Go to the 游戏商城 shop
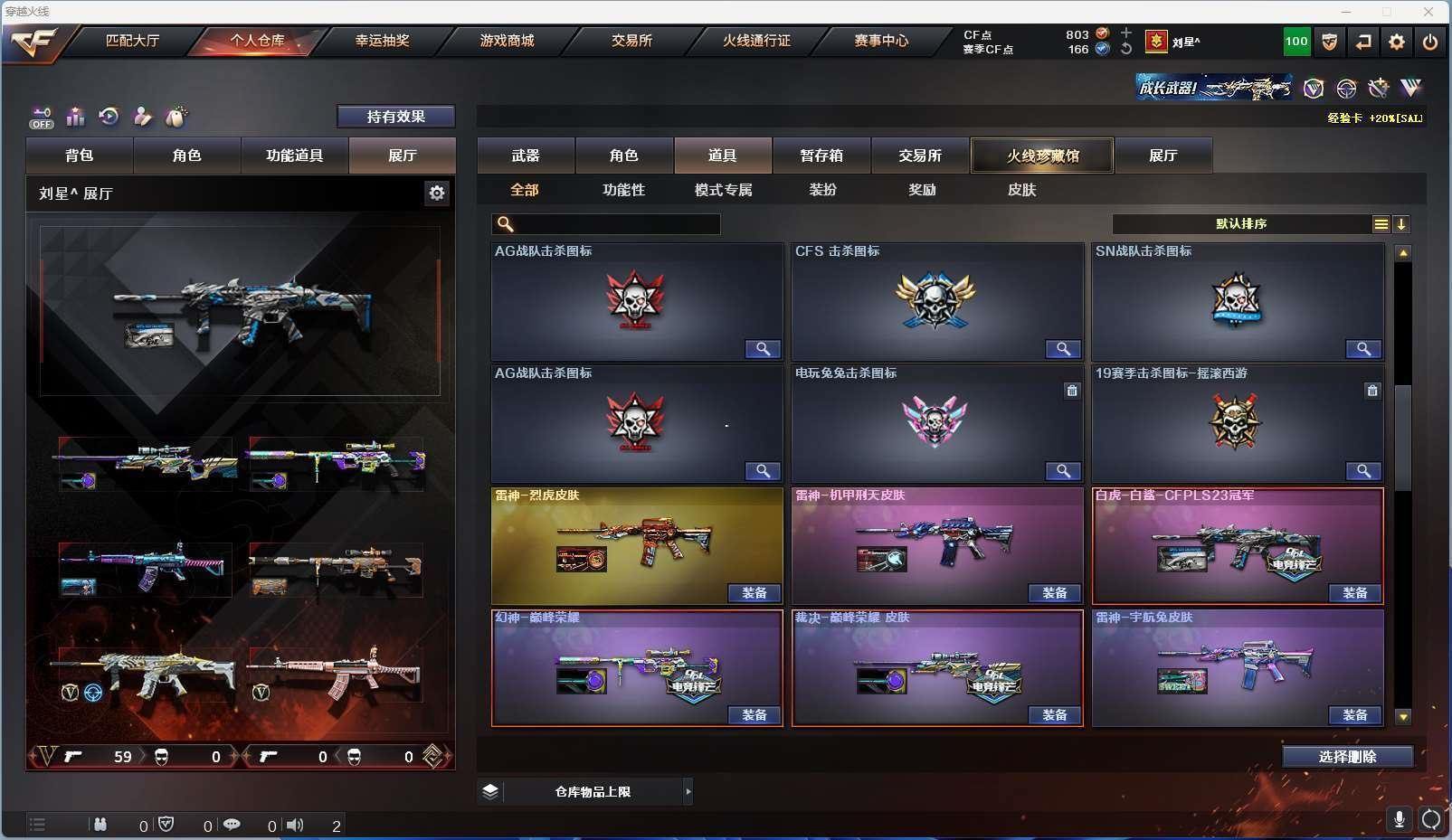This screenshot has height=840, width=1452. pos(507,41)
